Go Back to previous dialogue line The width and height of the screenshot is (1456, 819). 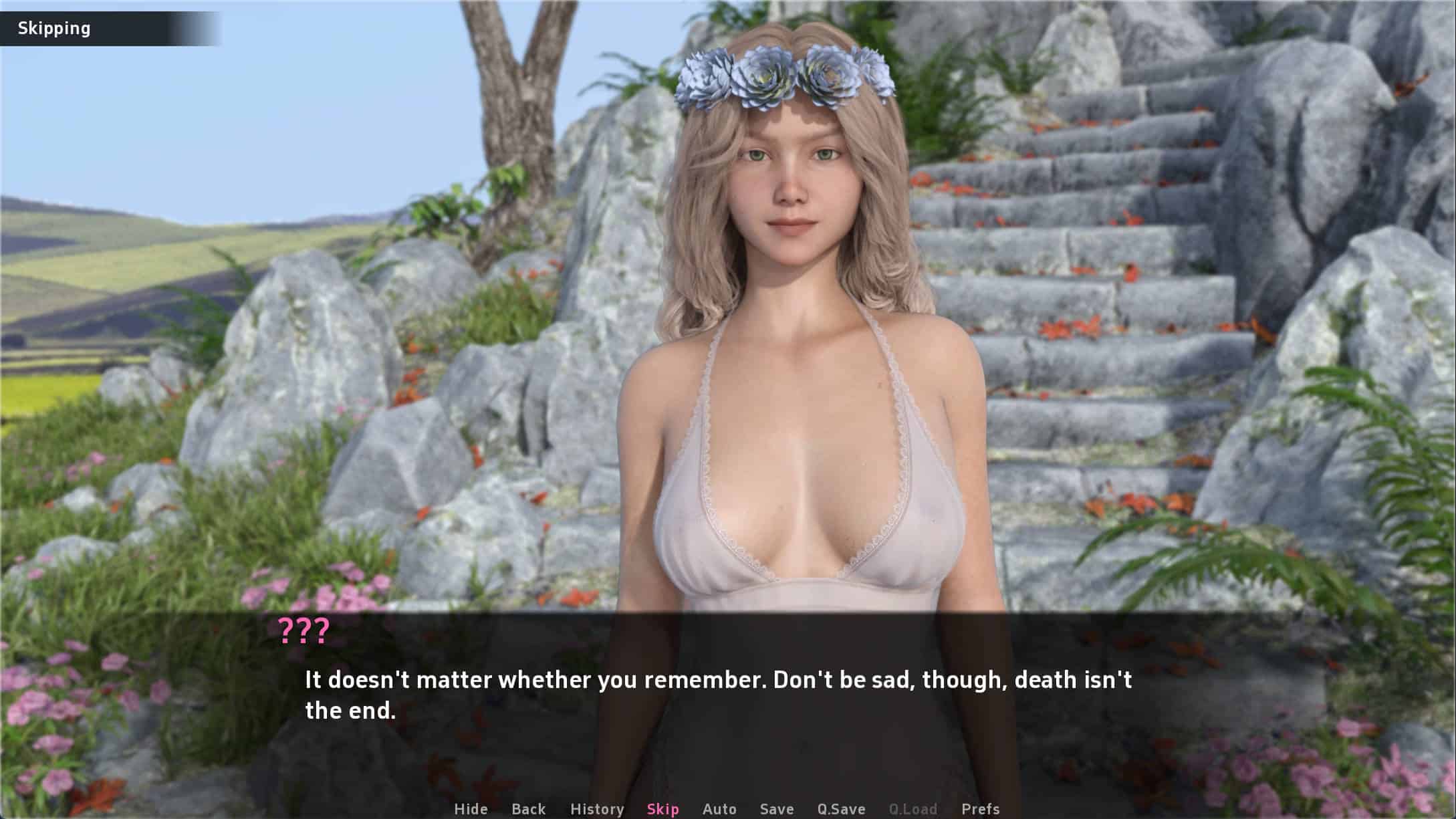pos(528,809)
